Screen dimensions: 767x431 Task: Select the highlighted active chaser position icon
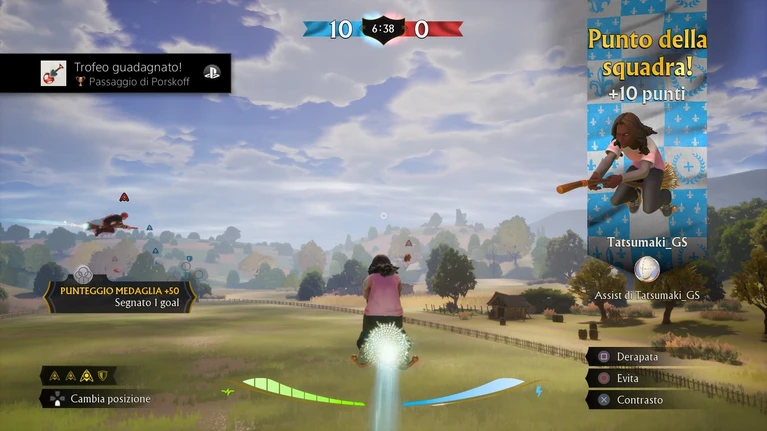(x=86, y=375)
